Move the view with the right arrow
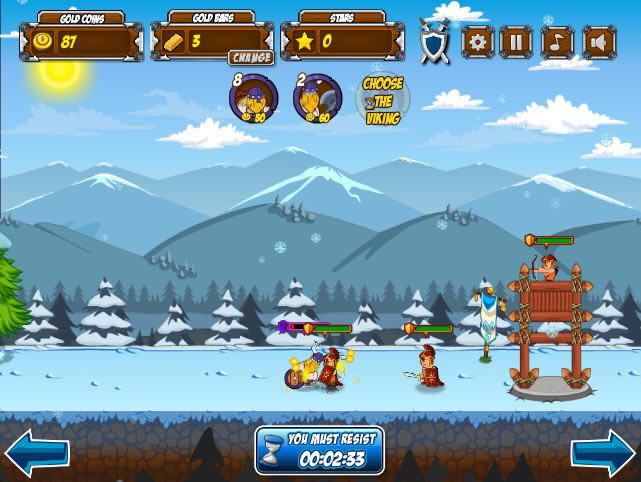The image size is (641, 482). point(604,453)
